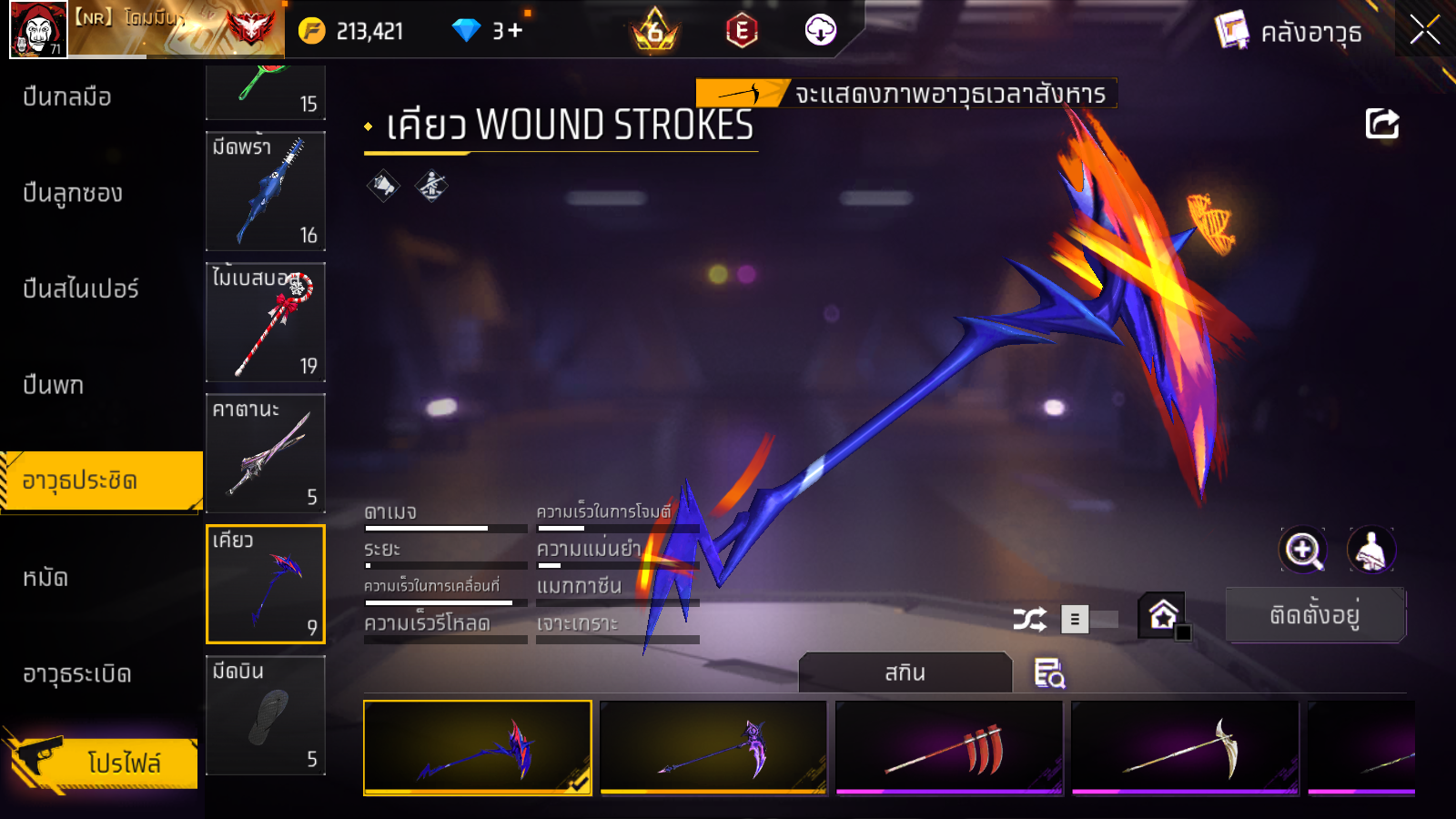Open the skin search filter icon
This screenshot has height=819, width=1456.
1049,673
